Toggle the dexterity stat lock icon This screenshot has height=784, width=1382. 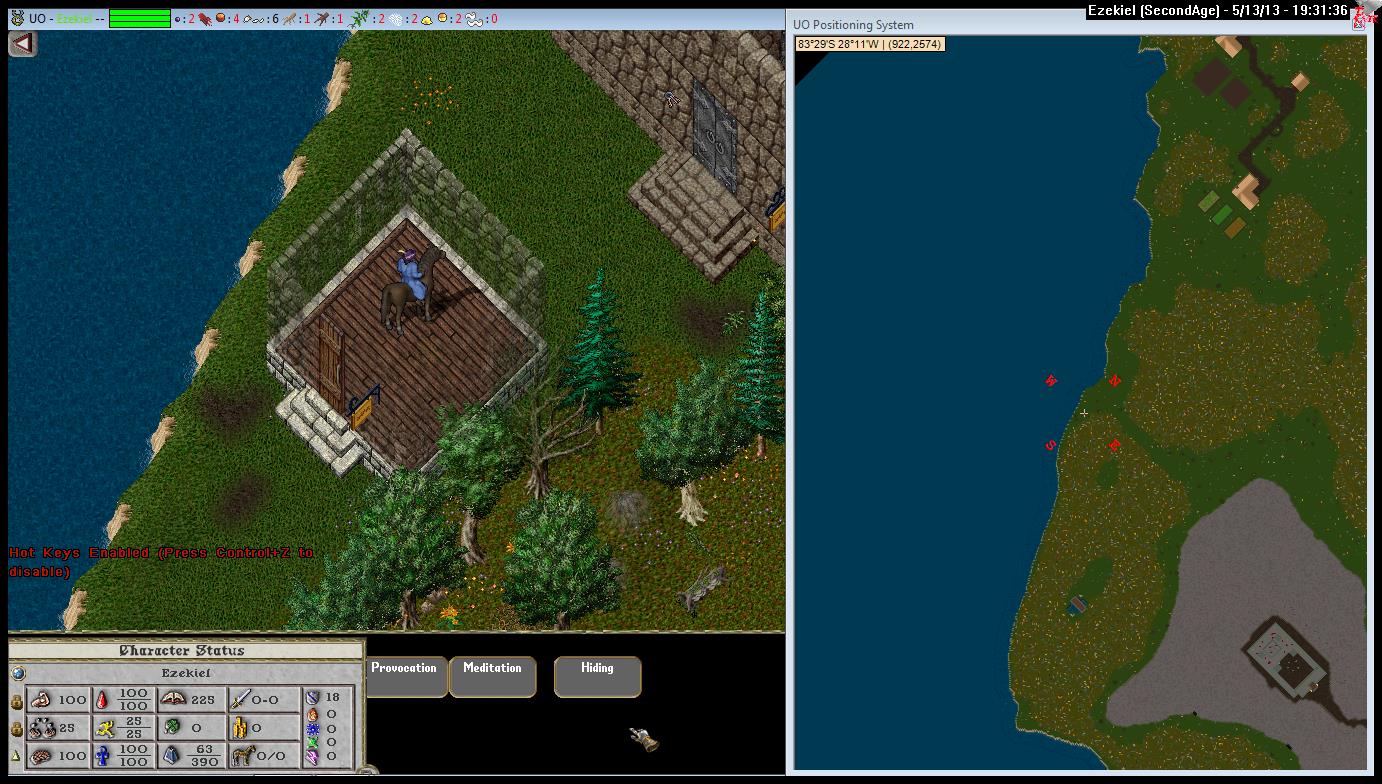[x=16, y=730]
